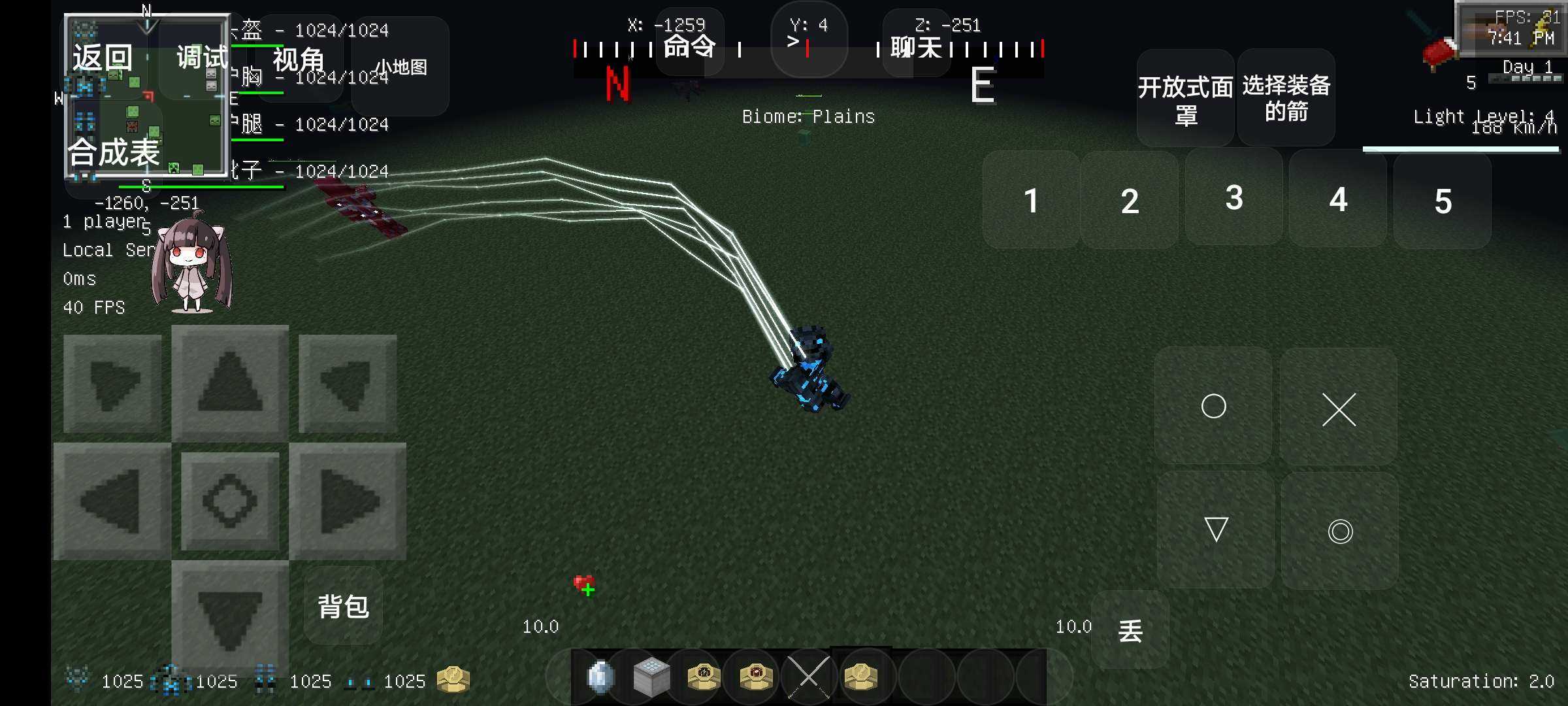The width and height of the screenshot is (1568, 706).
Task: Select the crossed swords hotbar slot
Action: point(809,677)
